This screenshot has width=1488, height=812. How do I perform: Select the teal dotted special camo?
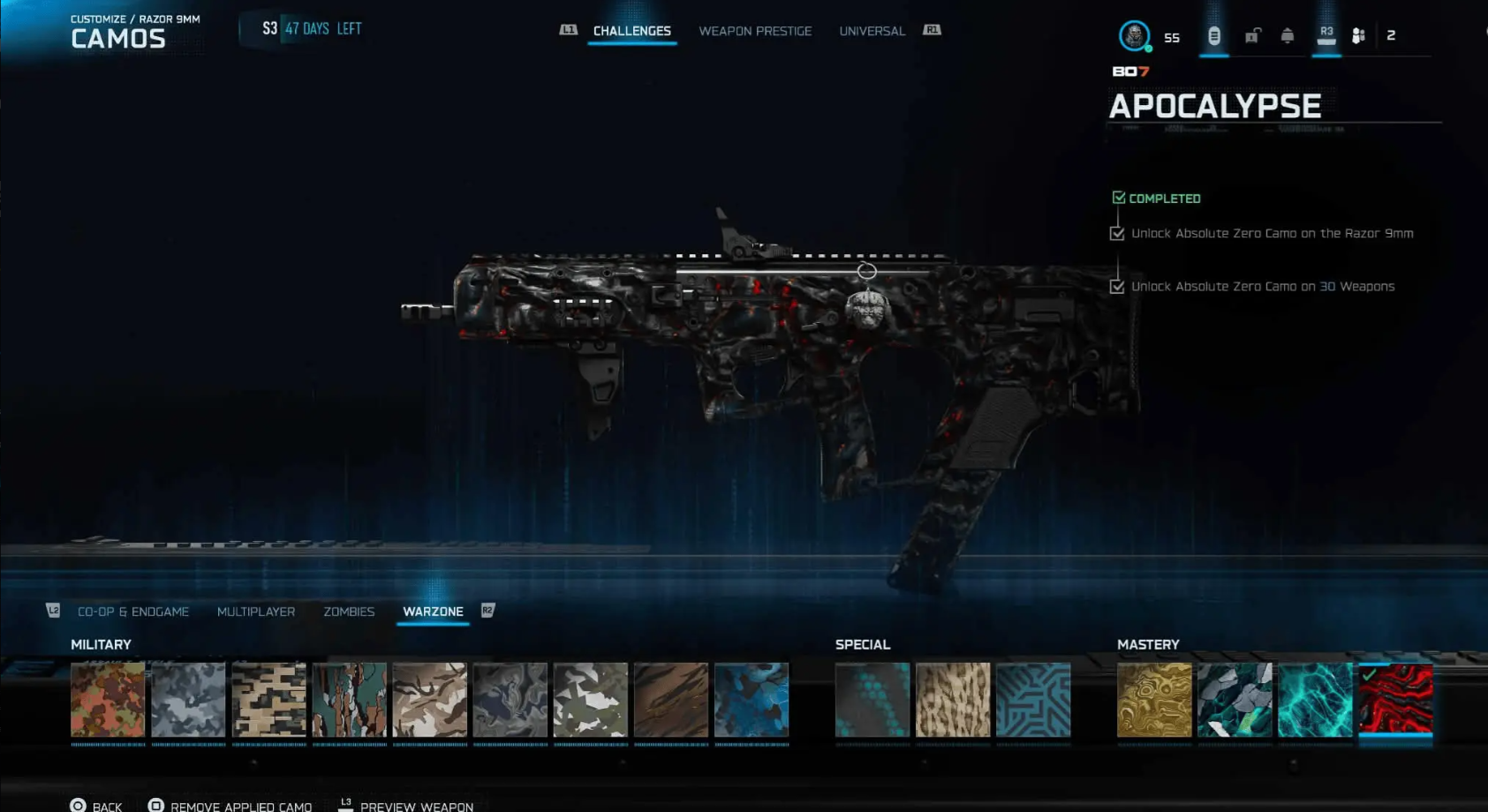pyautogui.click(x=872, y=700)
